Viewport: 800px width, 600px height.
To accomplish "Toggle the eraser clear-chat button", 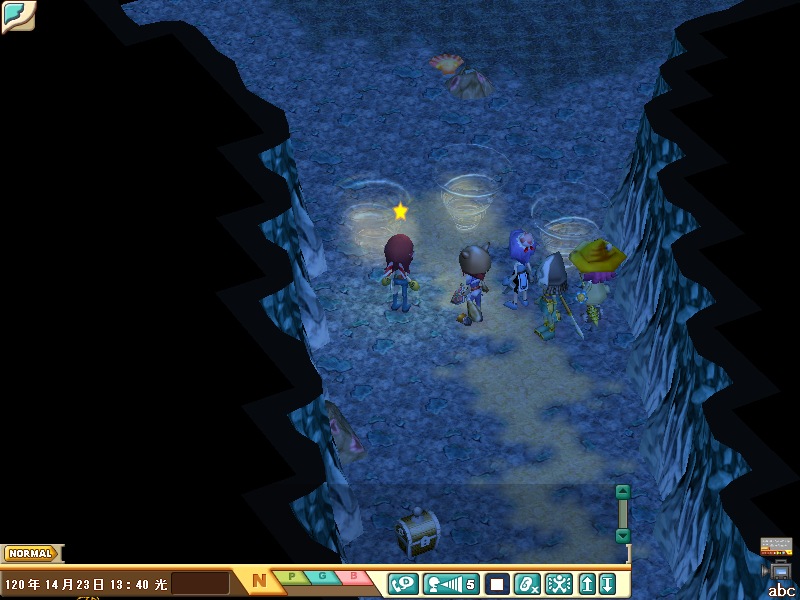I will tap(528, 583).
